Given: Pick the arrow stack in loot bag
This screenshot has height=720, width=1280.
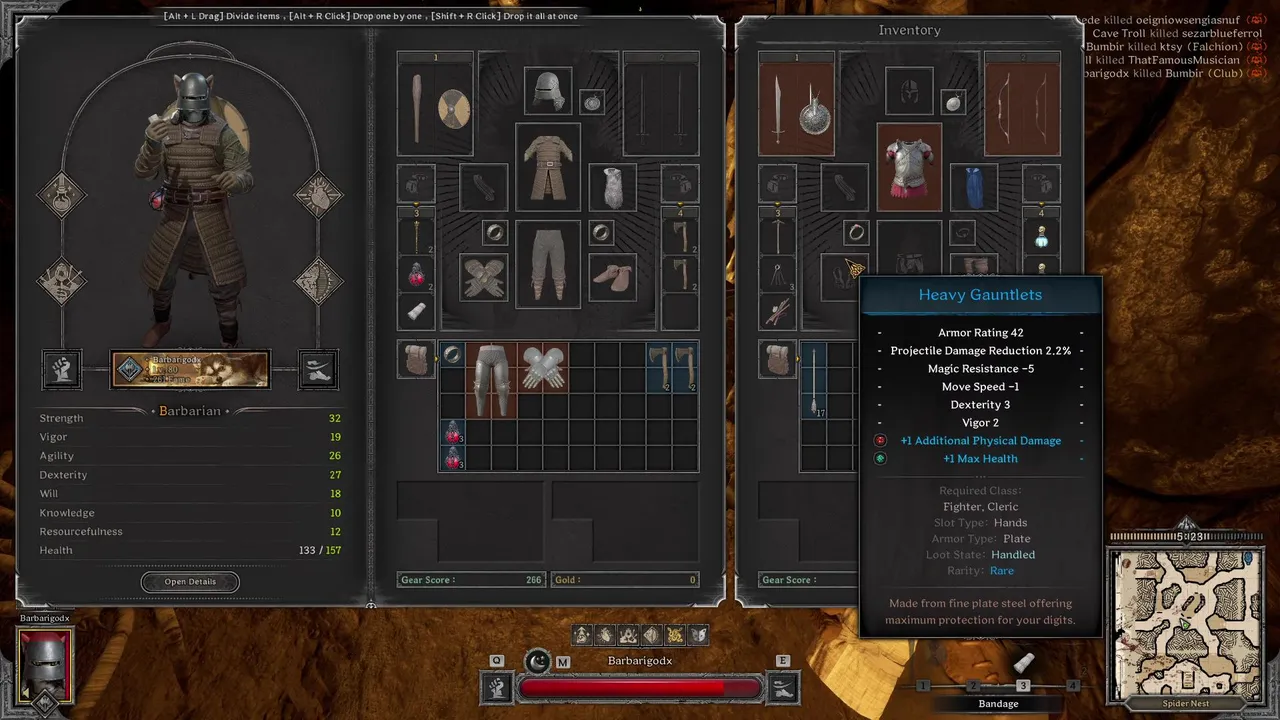Looking at the screenshot, I should [813, 380].
